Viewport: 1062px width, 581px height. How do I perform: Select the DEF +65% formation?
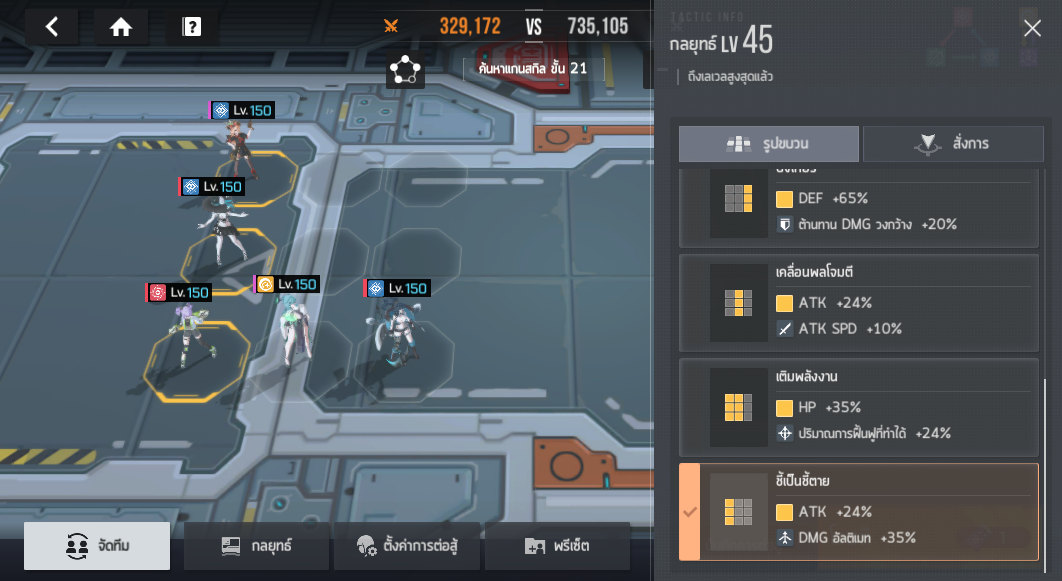[859, 210]
